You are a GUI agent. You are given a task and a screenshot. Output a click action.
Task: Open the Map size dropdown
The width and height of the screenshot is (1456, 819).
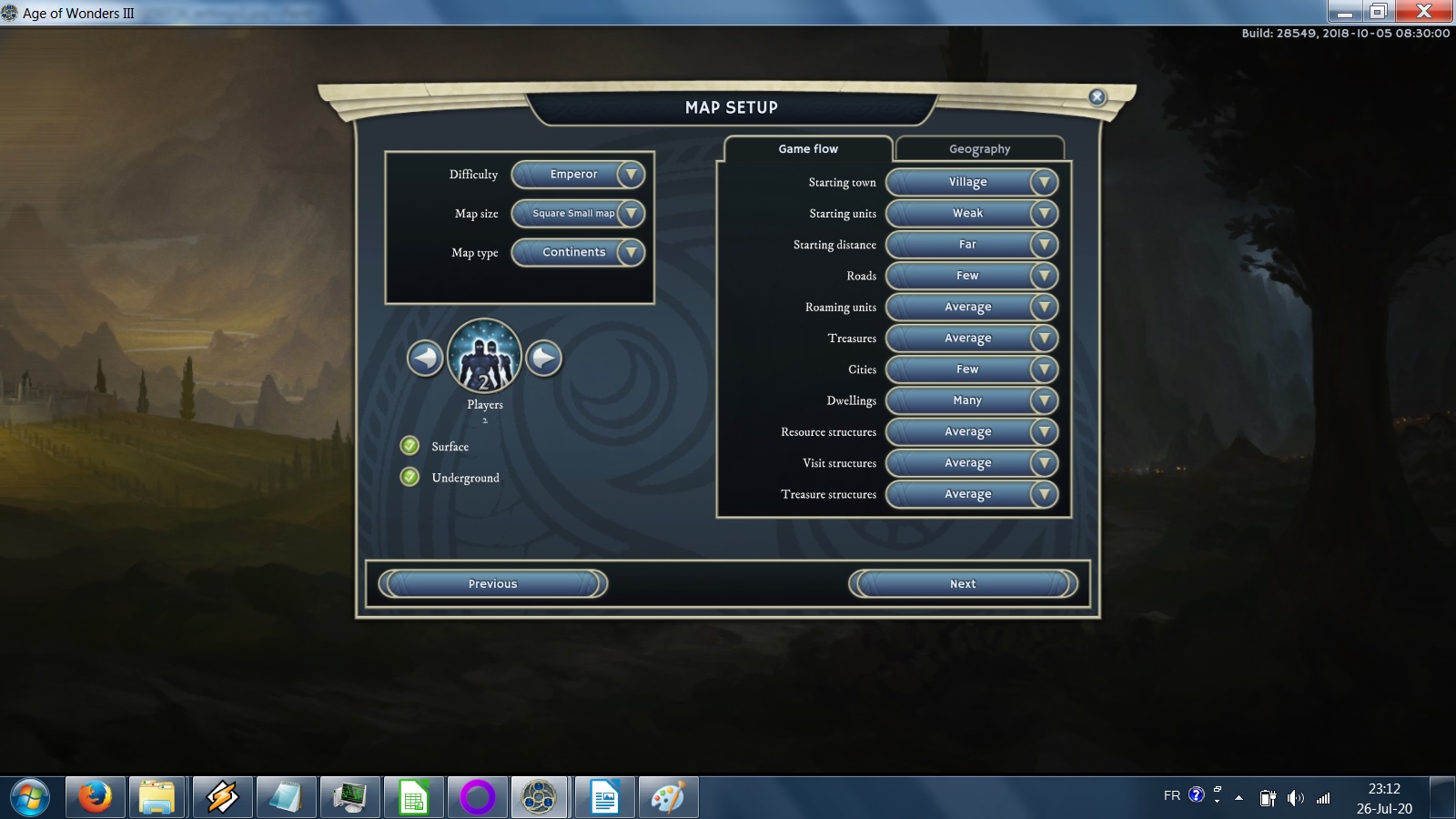click(579, 214)
